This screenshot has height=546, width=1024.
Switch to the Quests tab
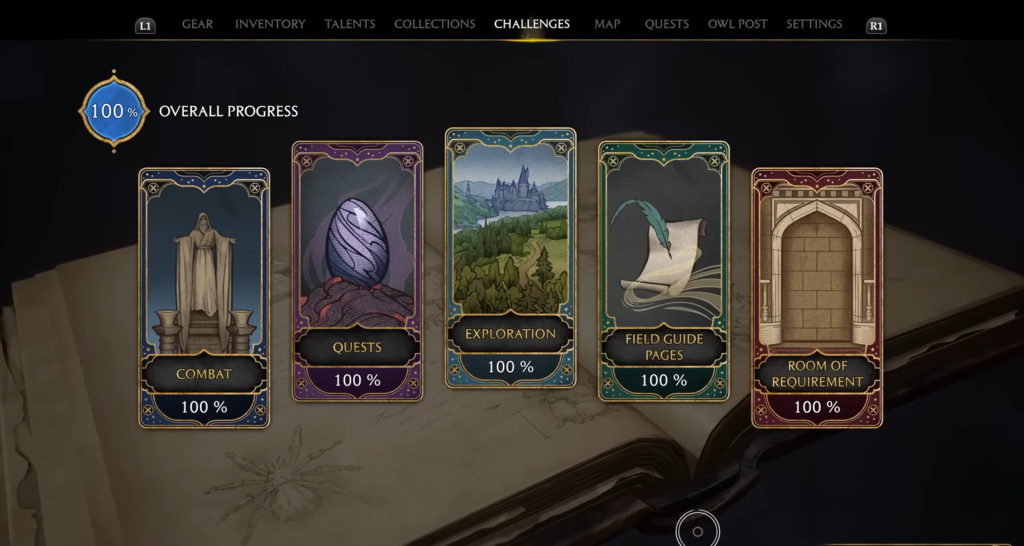[666, 24]
